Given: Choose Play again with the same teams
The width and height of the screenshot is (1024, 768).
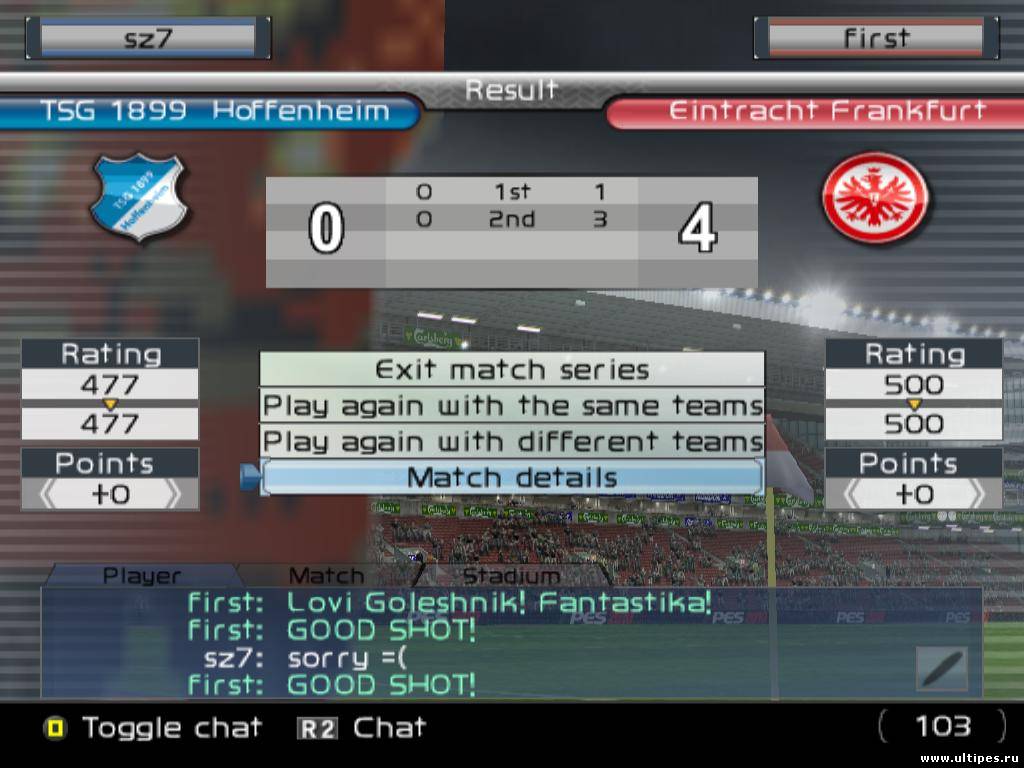Looking at the screenshot, I should click(x=512, y=406).
